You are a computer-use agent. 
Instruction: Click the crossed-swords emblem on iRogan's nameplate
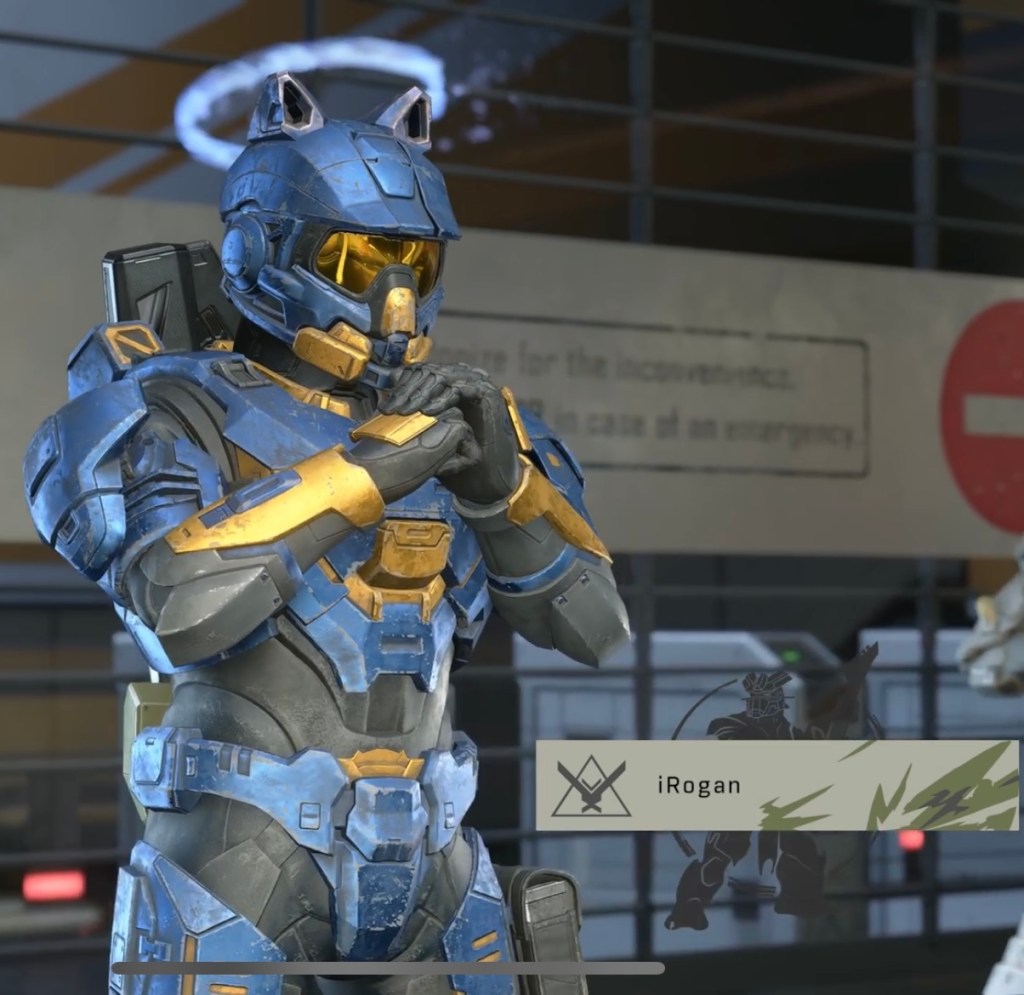coord(591,784)
